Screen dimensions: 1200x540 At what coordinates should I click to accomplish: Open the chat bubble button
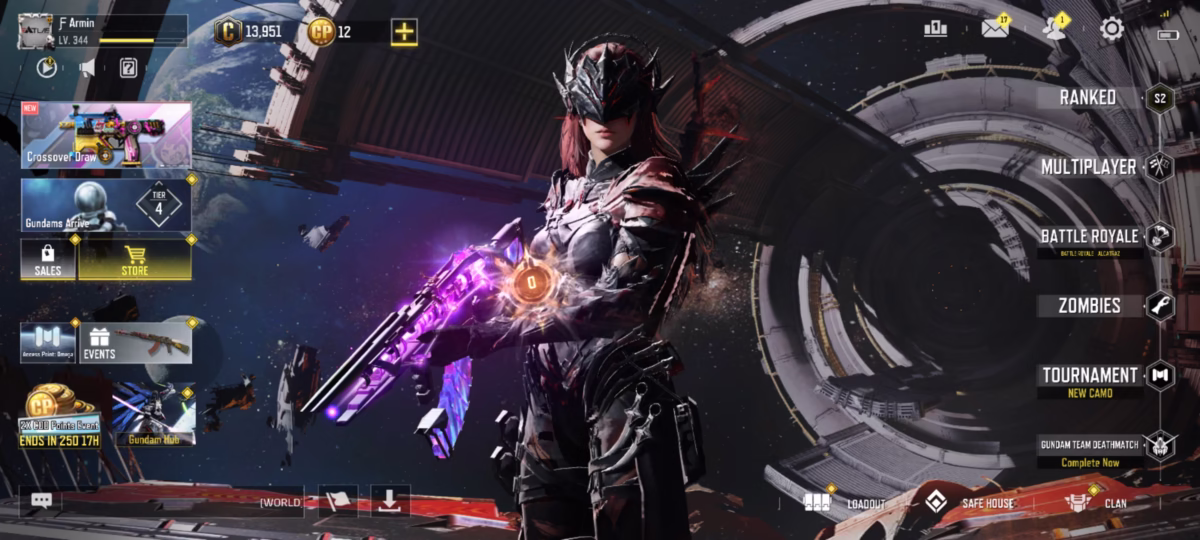point(41,501)
